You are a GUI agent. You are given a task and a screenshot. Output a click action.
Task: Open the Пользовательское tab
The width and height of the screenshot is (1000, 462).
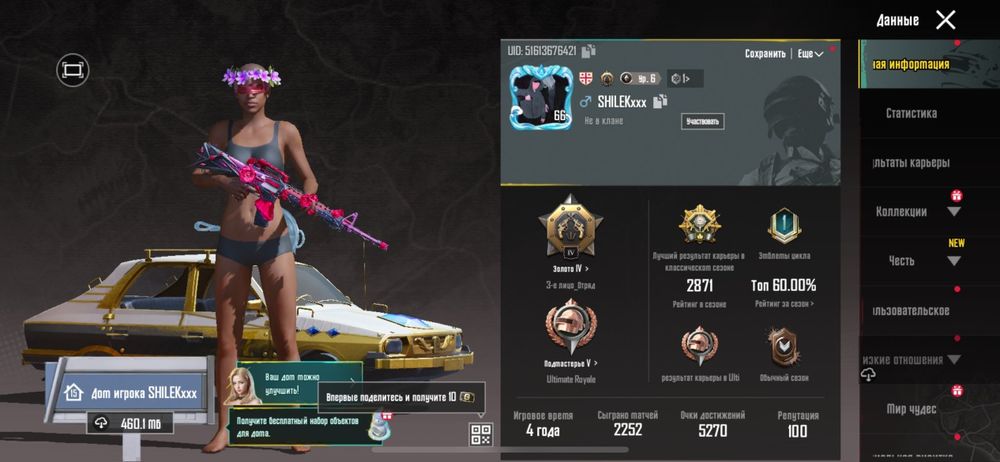[x=911, y=311]
